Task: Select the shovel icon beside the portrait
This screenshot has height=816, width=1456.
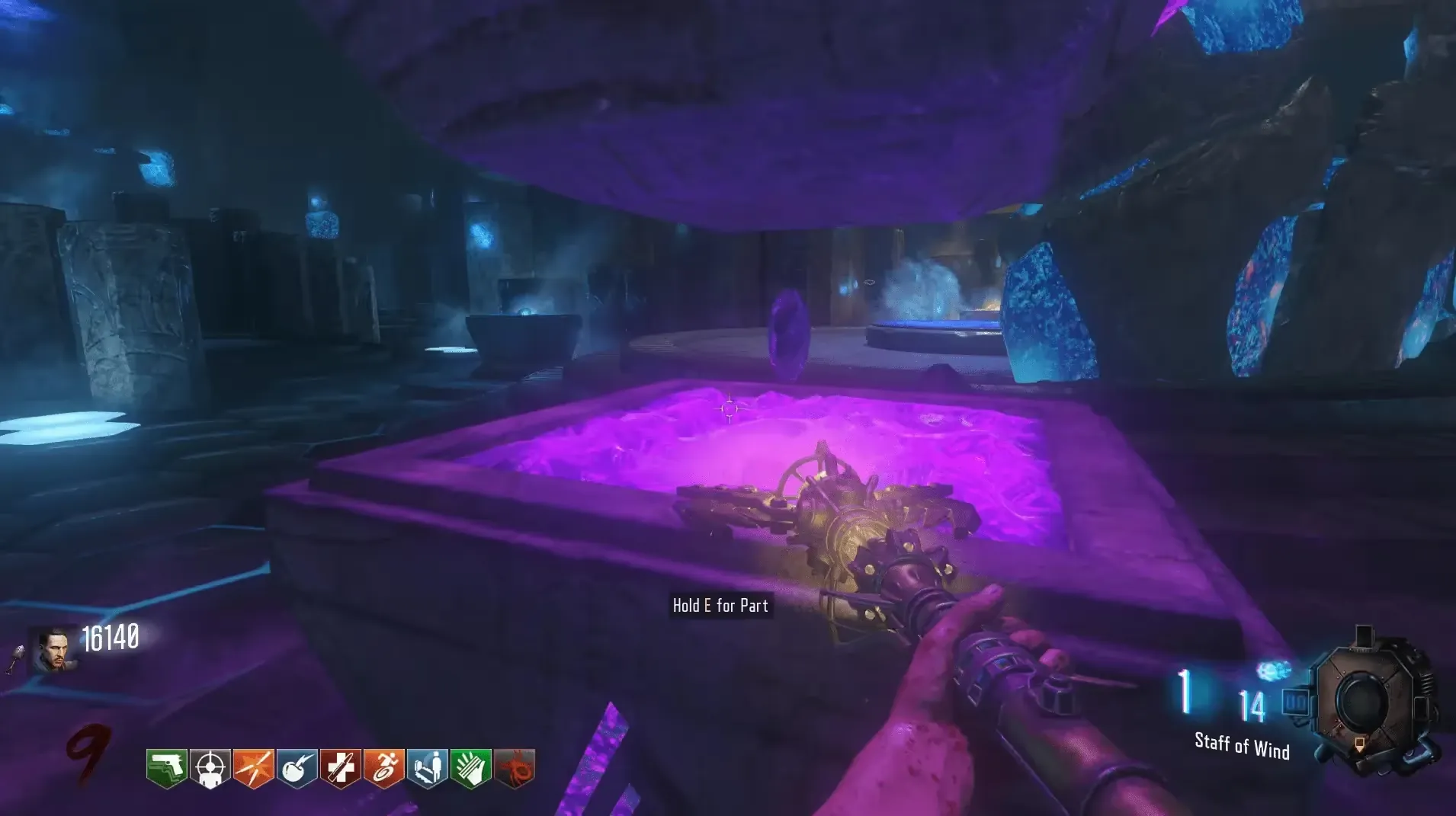Action: click(x=17, y=659)
